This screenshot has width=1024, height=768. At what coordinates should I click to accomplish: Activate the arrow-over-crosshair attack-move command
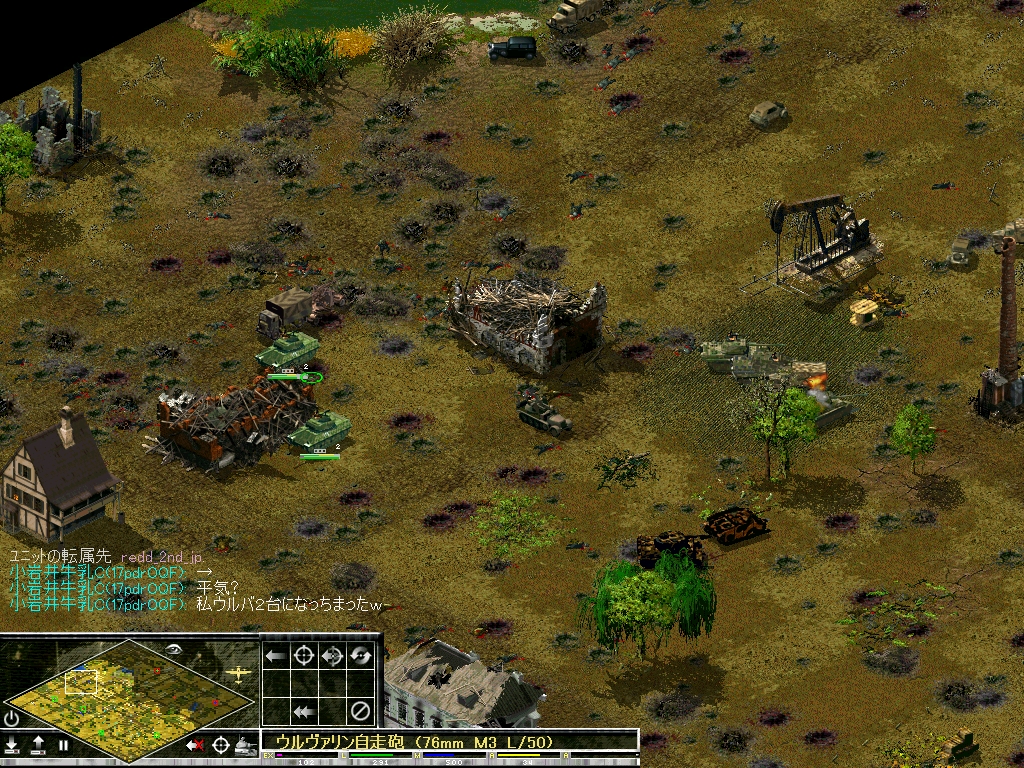332,656
